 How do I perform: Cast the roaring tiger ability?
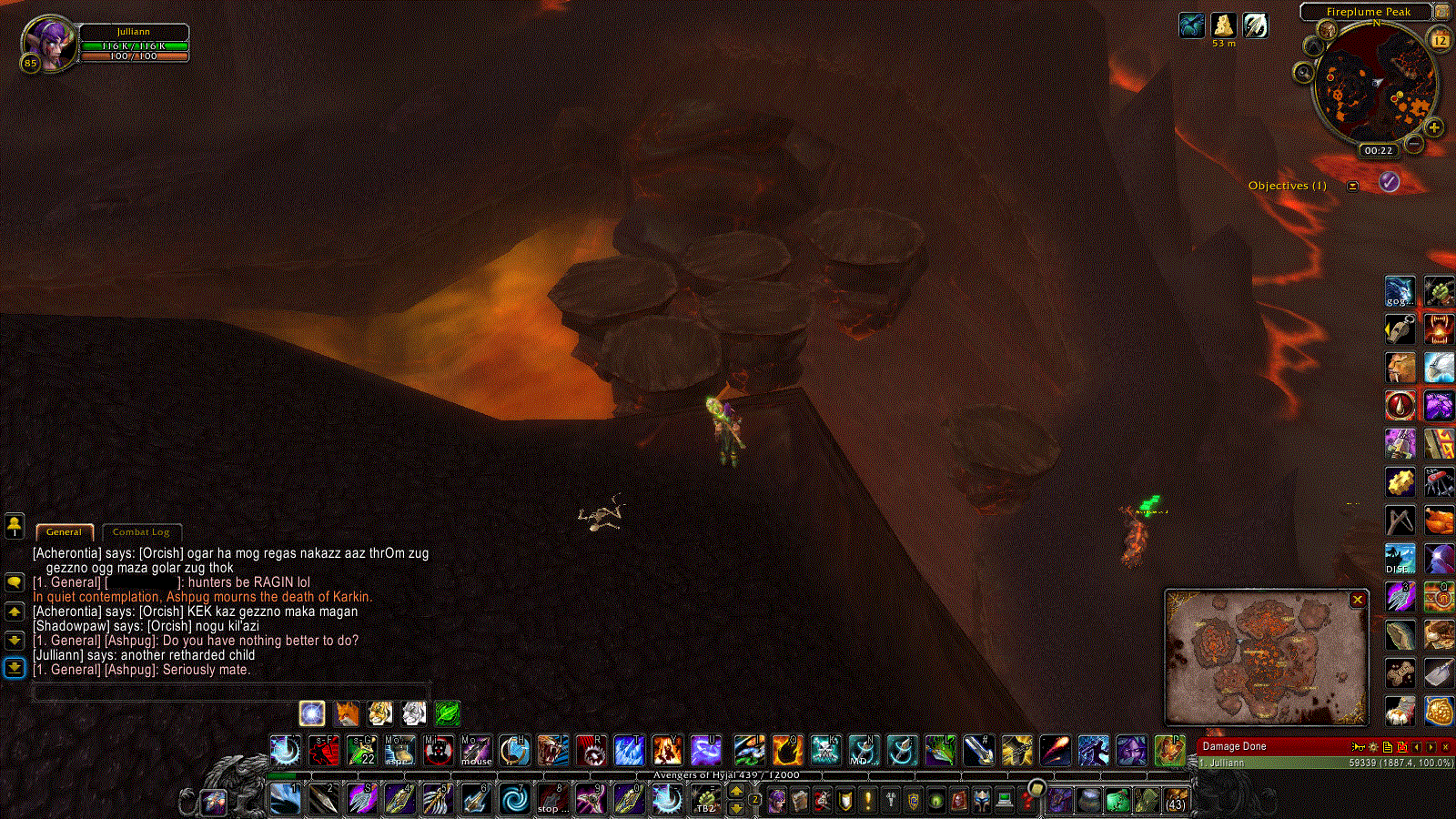tap(552, 751)
